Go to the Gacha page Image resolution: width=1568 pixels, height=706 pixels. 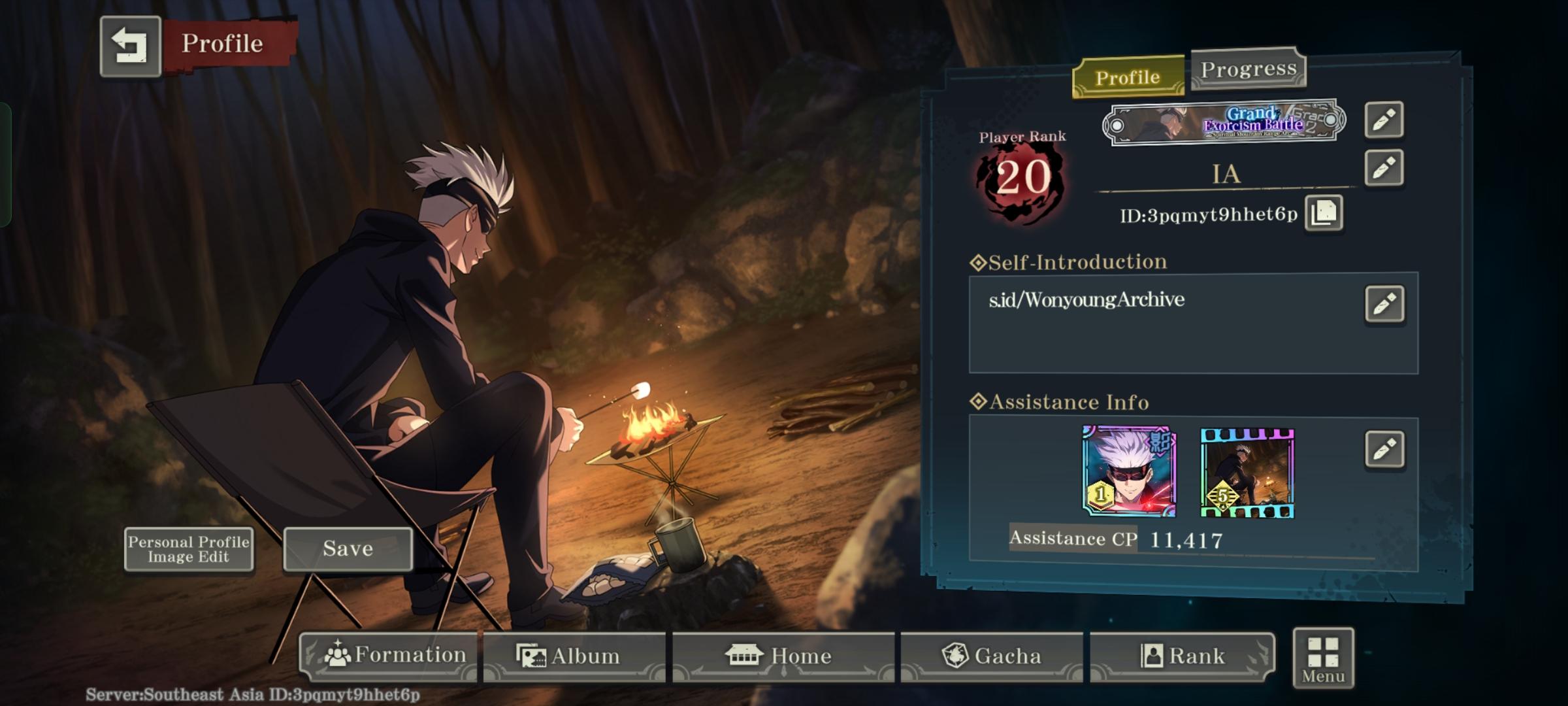[991, 656]
